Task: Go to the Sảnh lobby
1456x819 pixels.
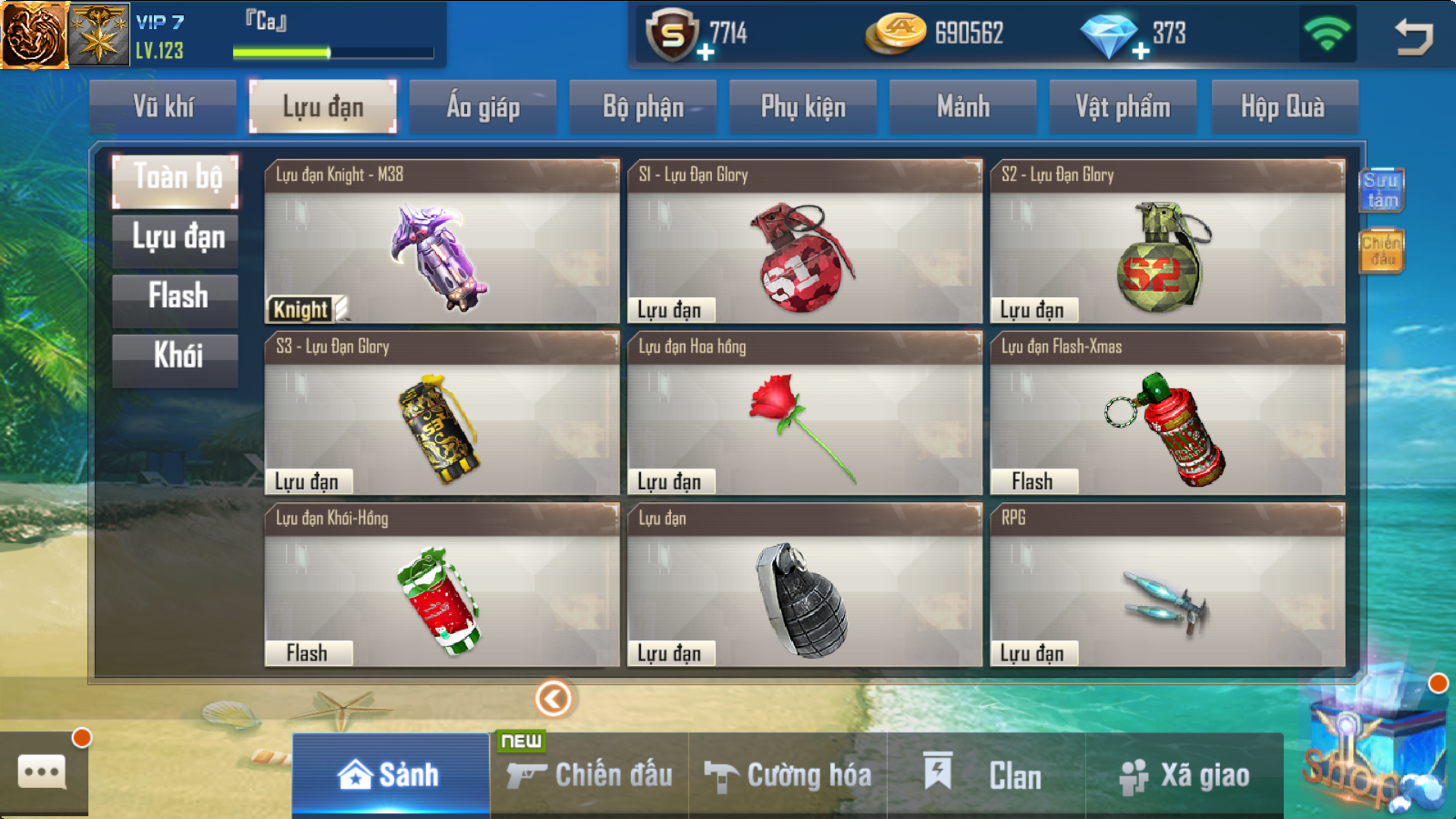Action: [x=390, y=775]
